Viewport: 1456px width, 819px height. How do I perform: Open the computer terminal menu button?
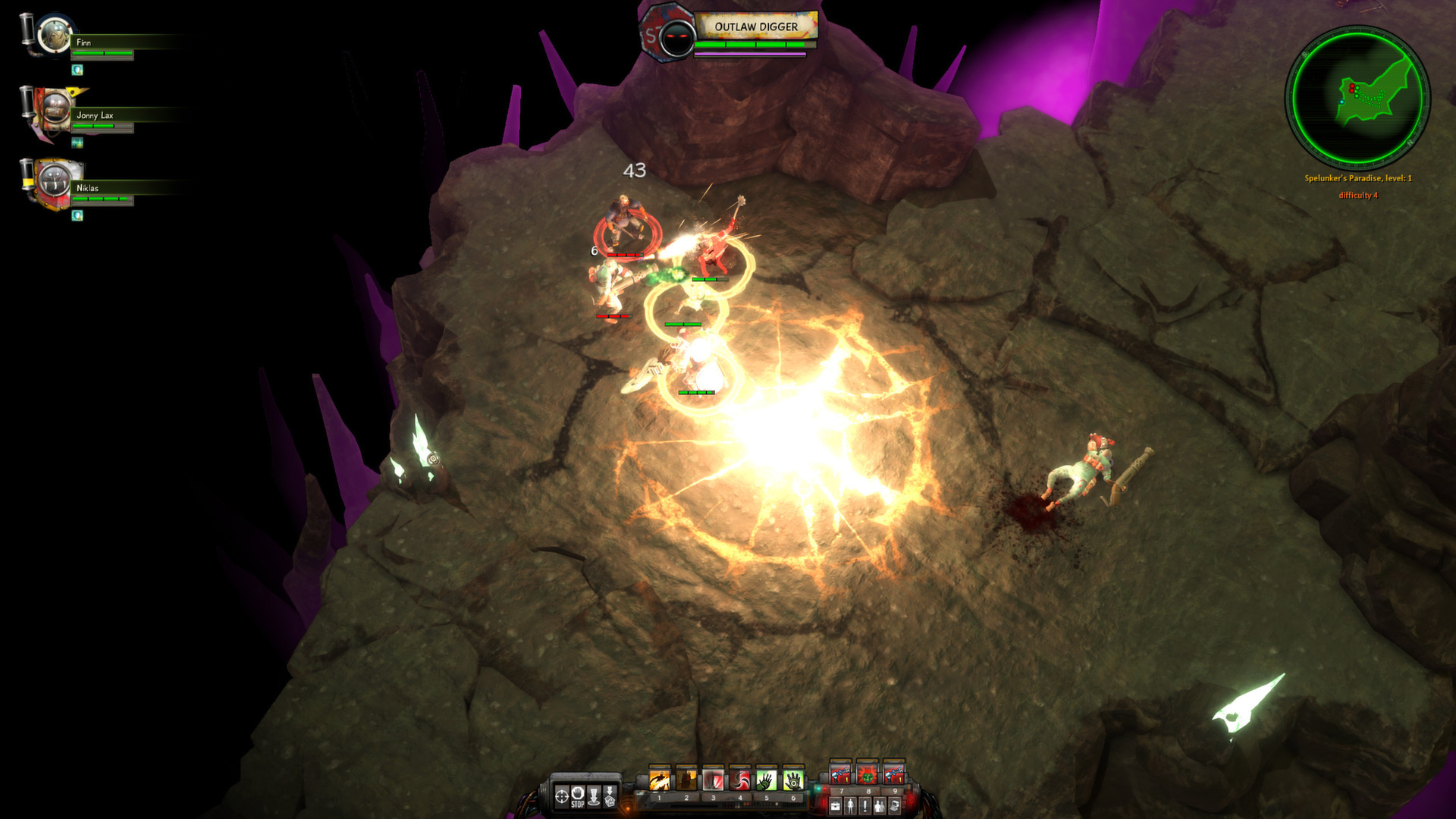(x=894, y=805)
